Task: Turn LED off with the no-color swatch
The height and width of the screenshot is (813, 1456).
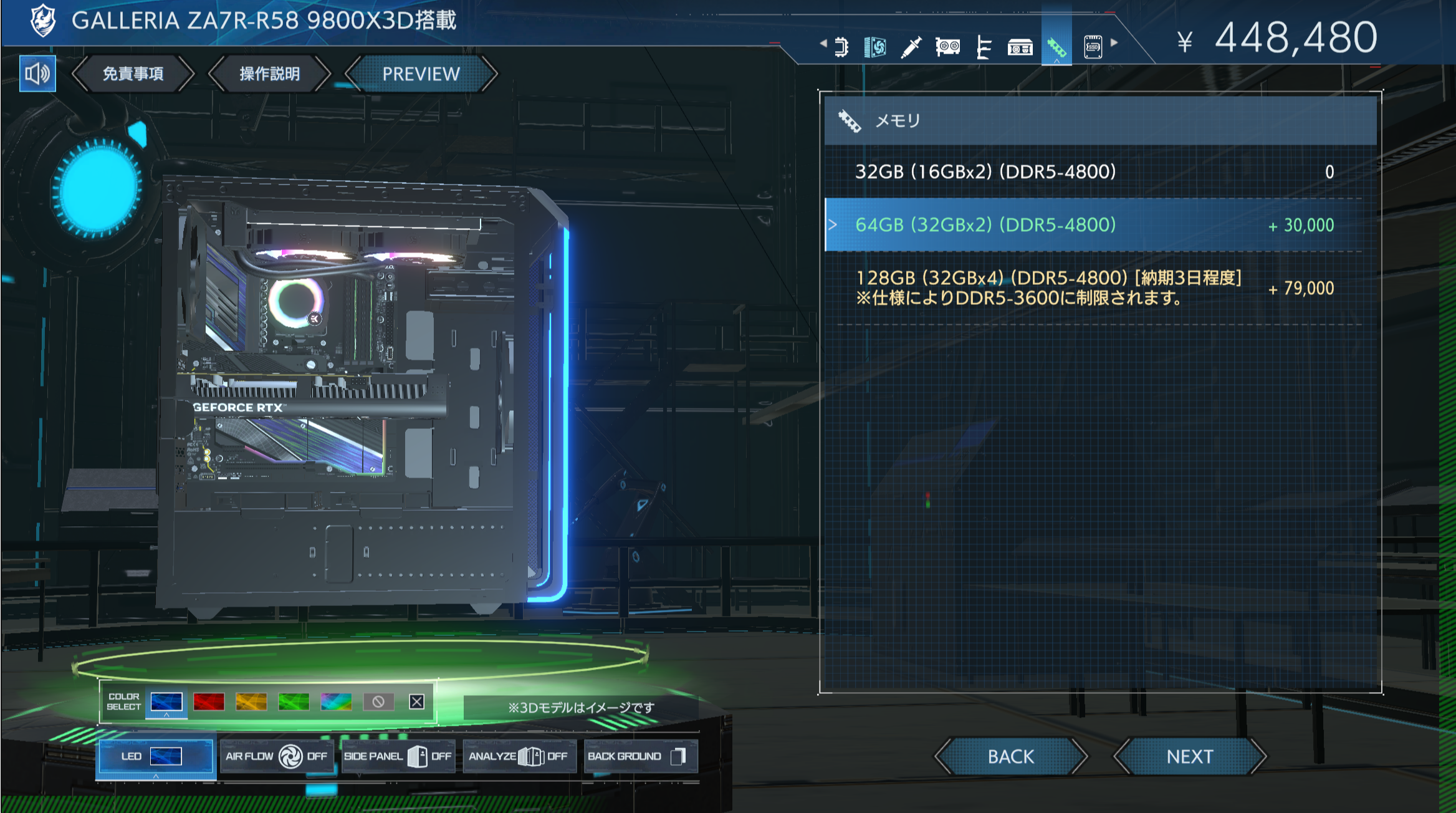Action: click(x=378, y=702)
